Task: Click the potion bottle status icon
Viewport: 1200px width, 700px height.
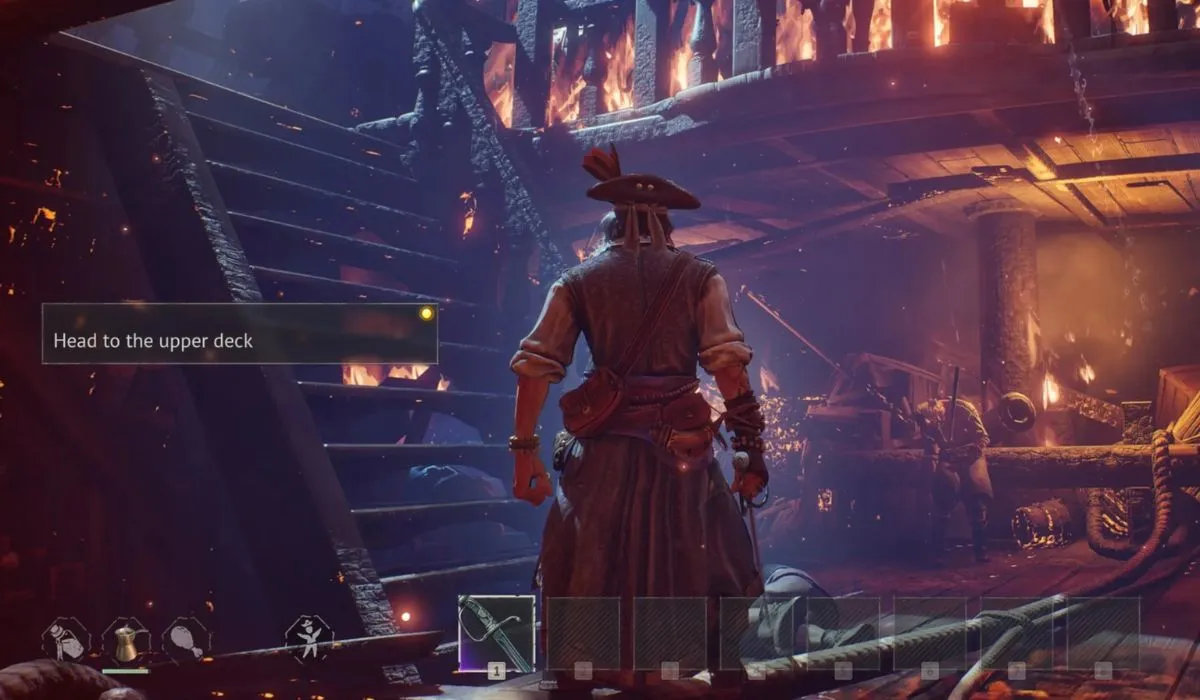Action: 66,640
